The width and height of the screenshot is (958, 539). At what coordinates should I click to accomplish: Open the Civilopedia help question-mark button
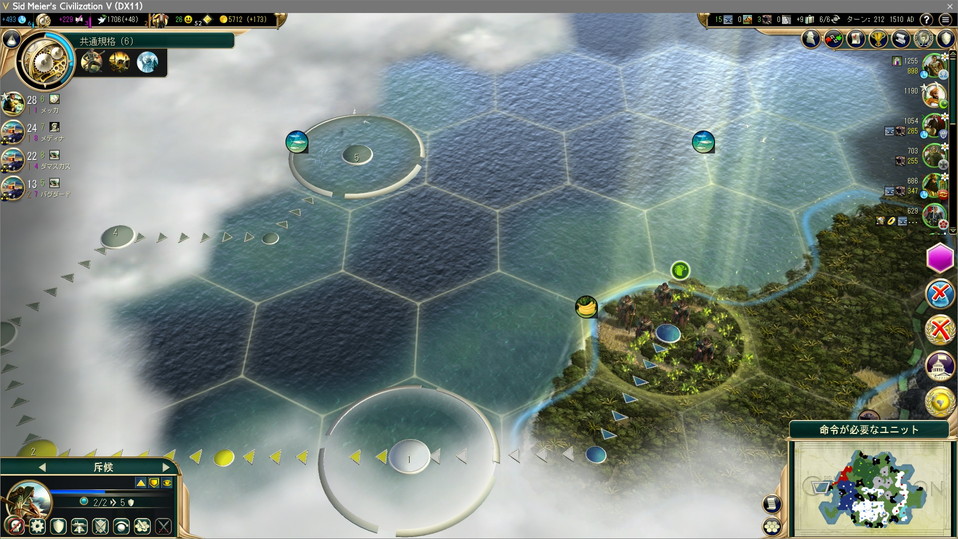[926, 19]
